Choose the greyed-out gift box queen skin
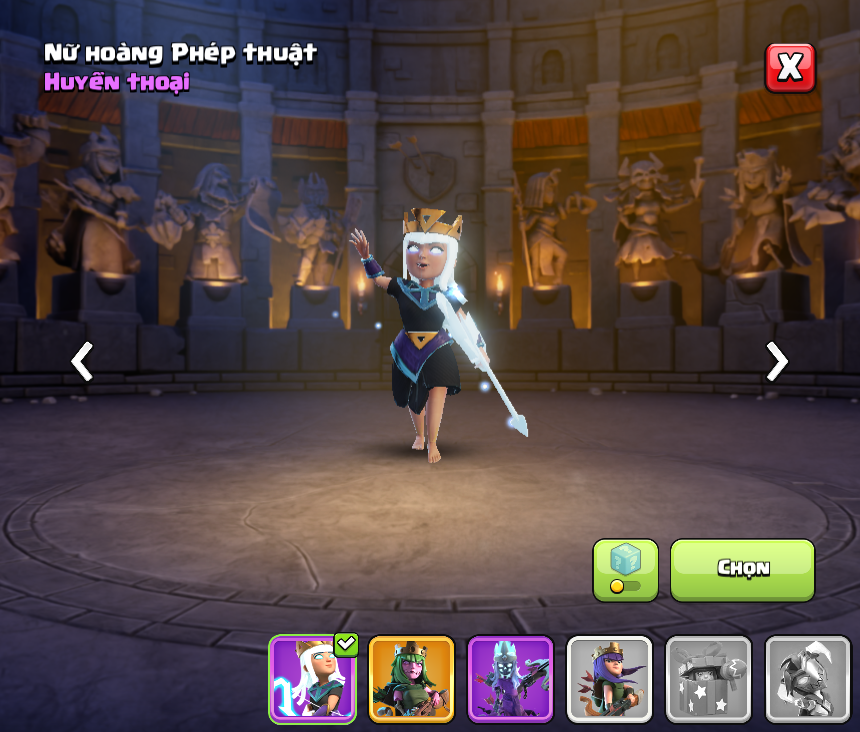The width and height of the screenshot is (860, 732). pyautogui.click(x=708, y=678)
